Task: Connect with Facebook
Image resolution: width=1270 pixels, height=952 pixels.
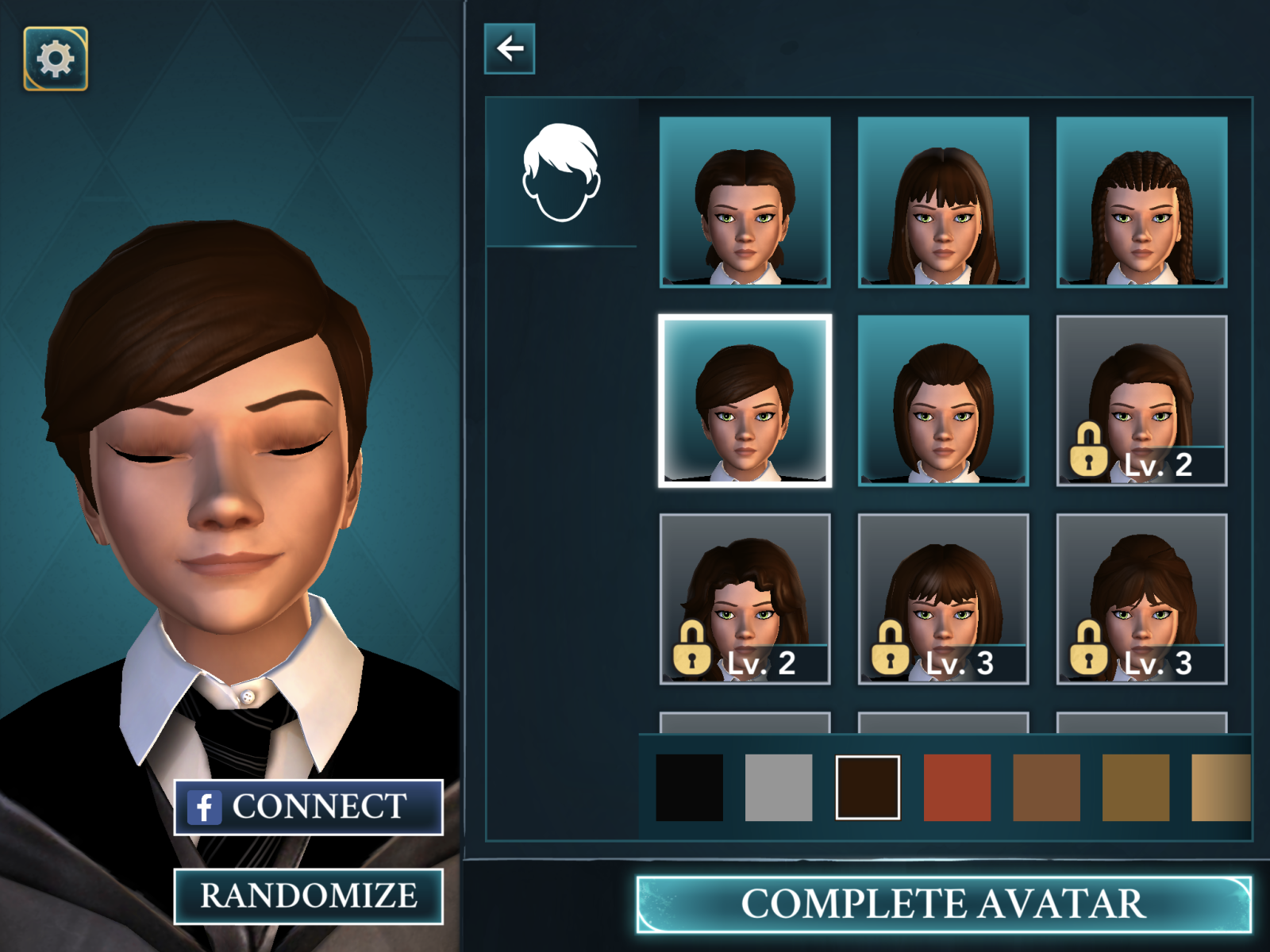Action: (x=308, y=807)
